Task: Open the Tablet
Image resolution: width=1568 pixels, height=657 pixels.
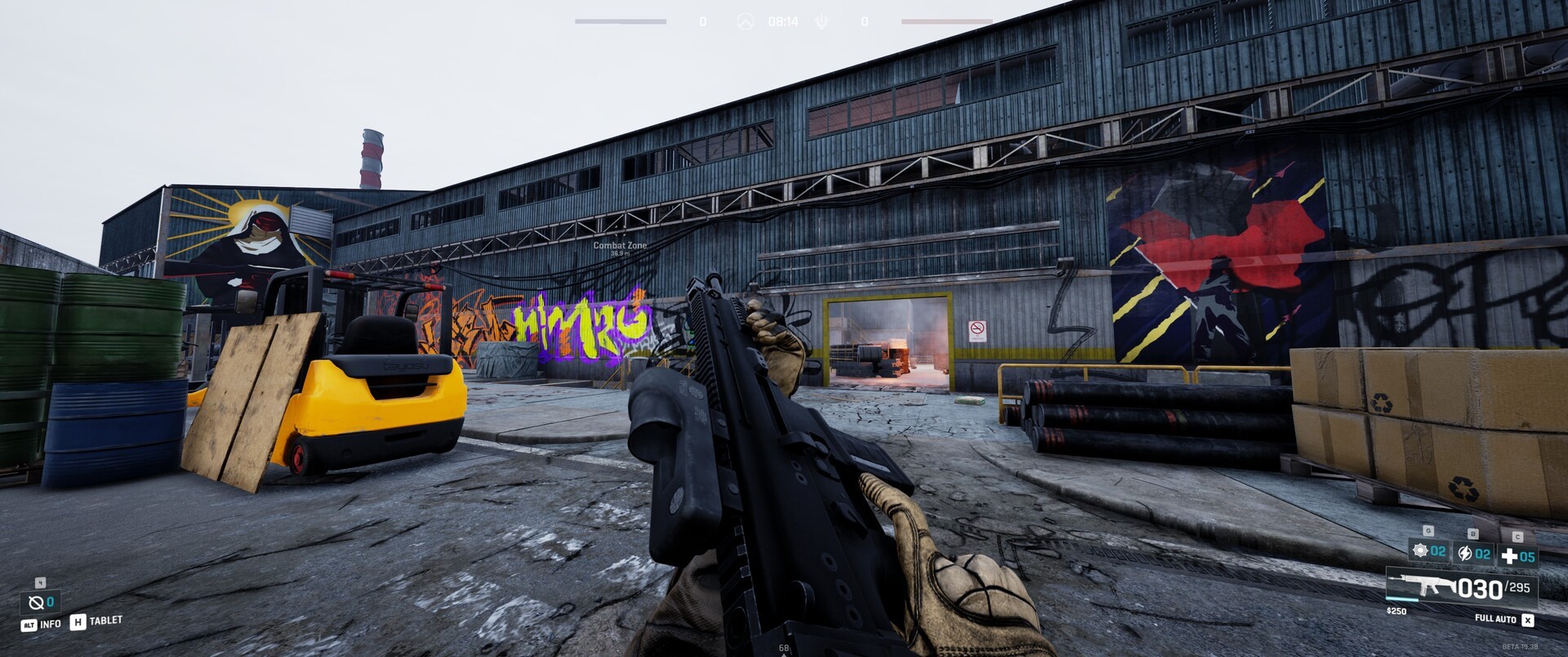Action: click(96, 622)
